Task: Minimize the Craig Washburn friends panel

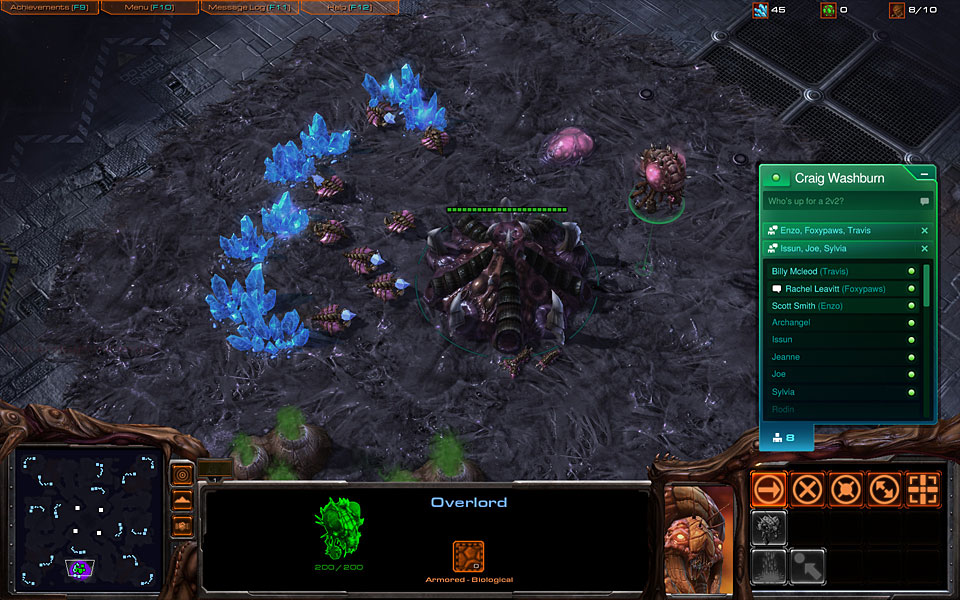Action: [924, 174]
